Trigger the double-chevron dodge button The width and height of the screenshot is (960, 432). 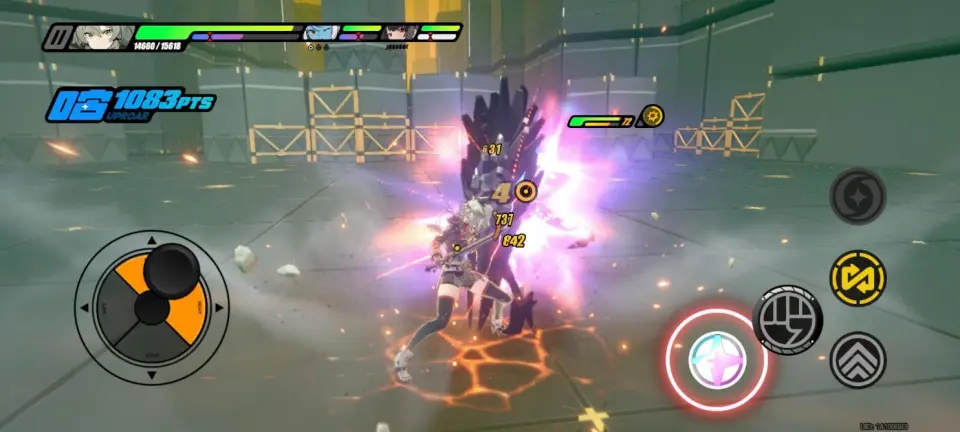(x=858, y=359)
